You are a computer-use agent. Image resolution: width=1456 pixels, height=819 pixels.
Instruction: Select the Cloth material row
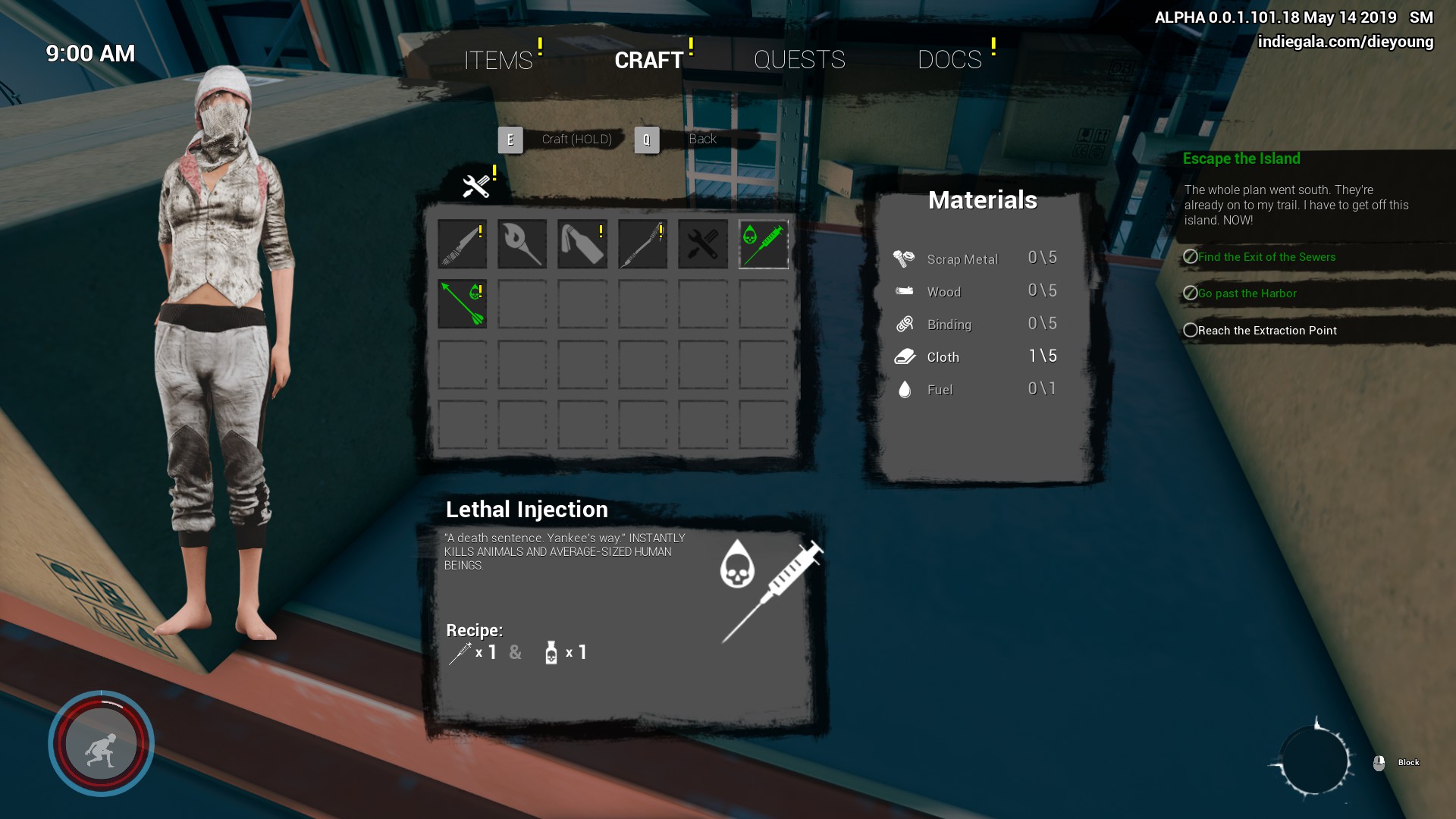(975, 357)
